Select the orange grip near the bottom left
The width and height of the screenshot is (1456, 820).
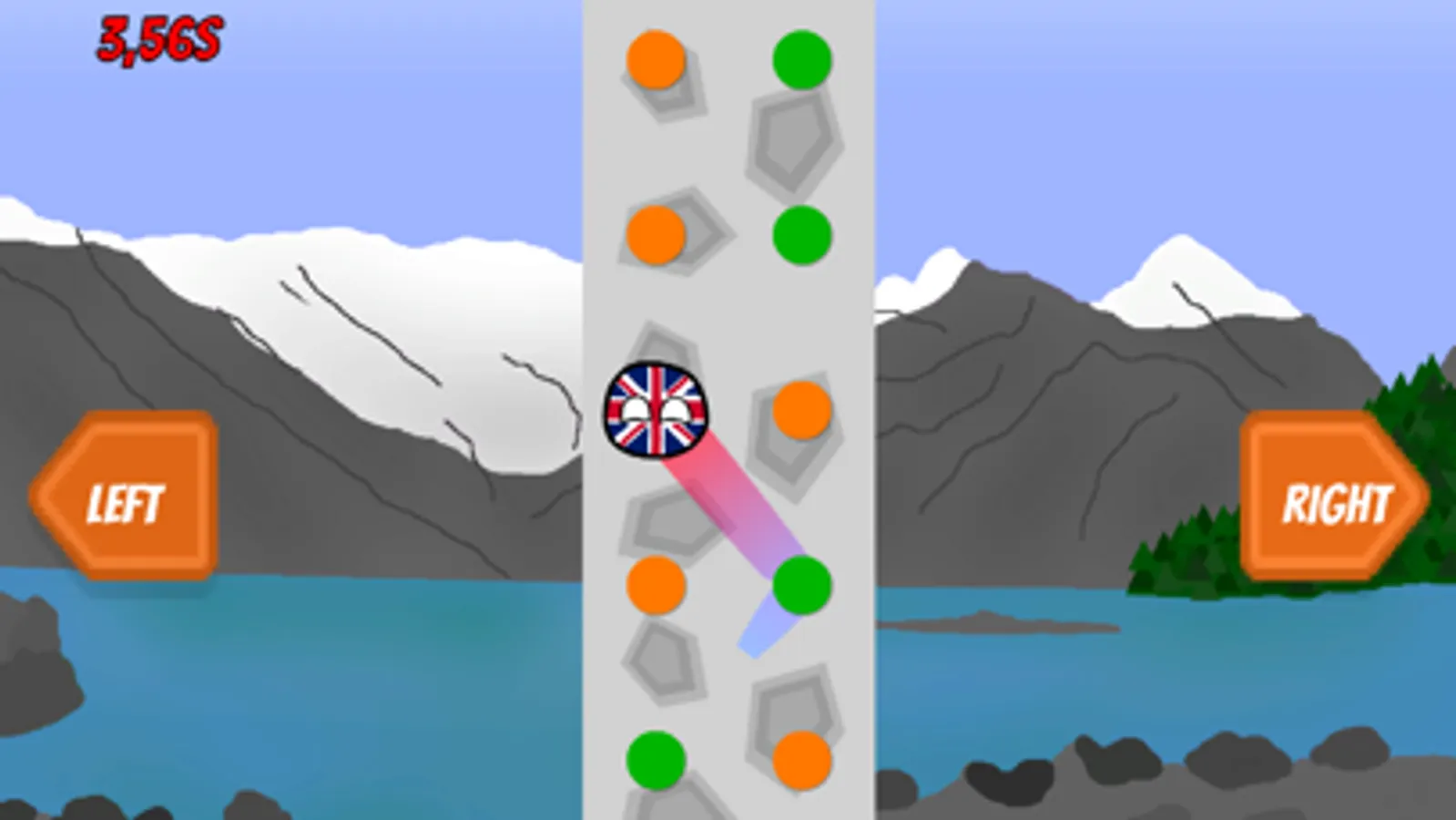tap(657, 588)
